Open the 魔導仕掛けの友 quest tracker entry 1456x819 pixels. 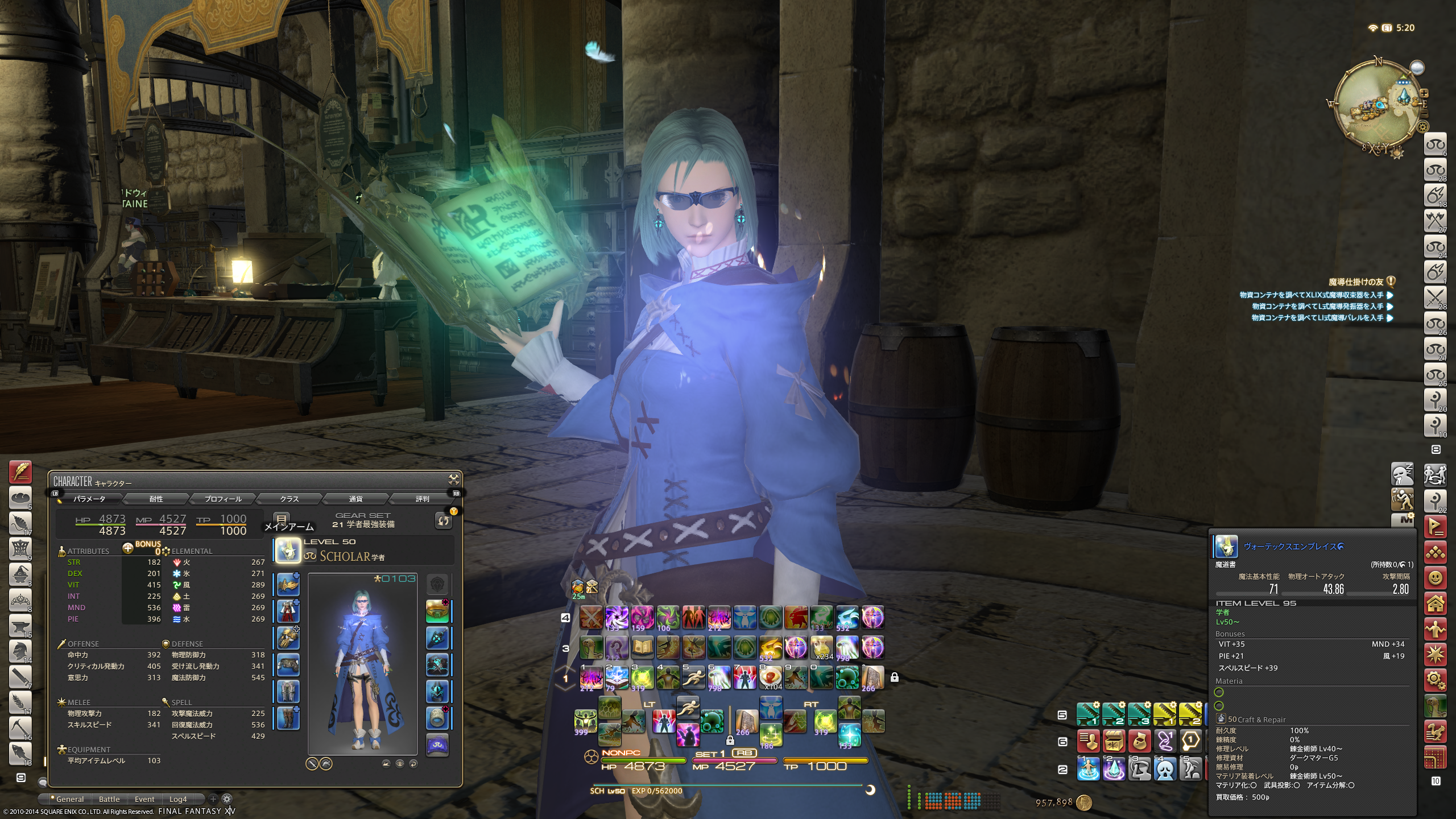[1355, 282]
